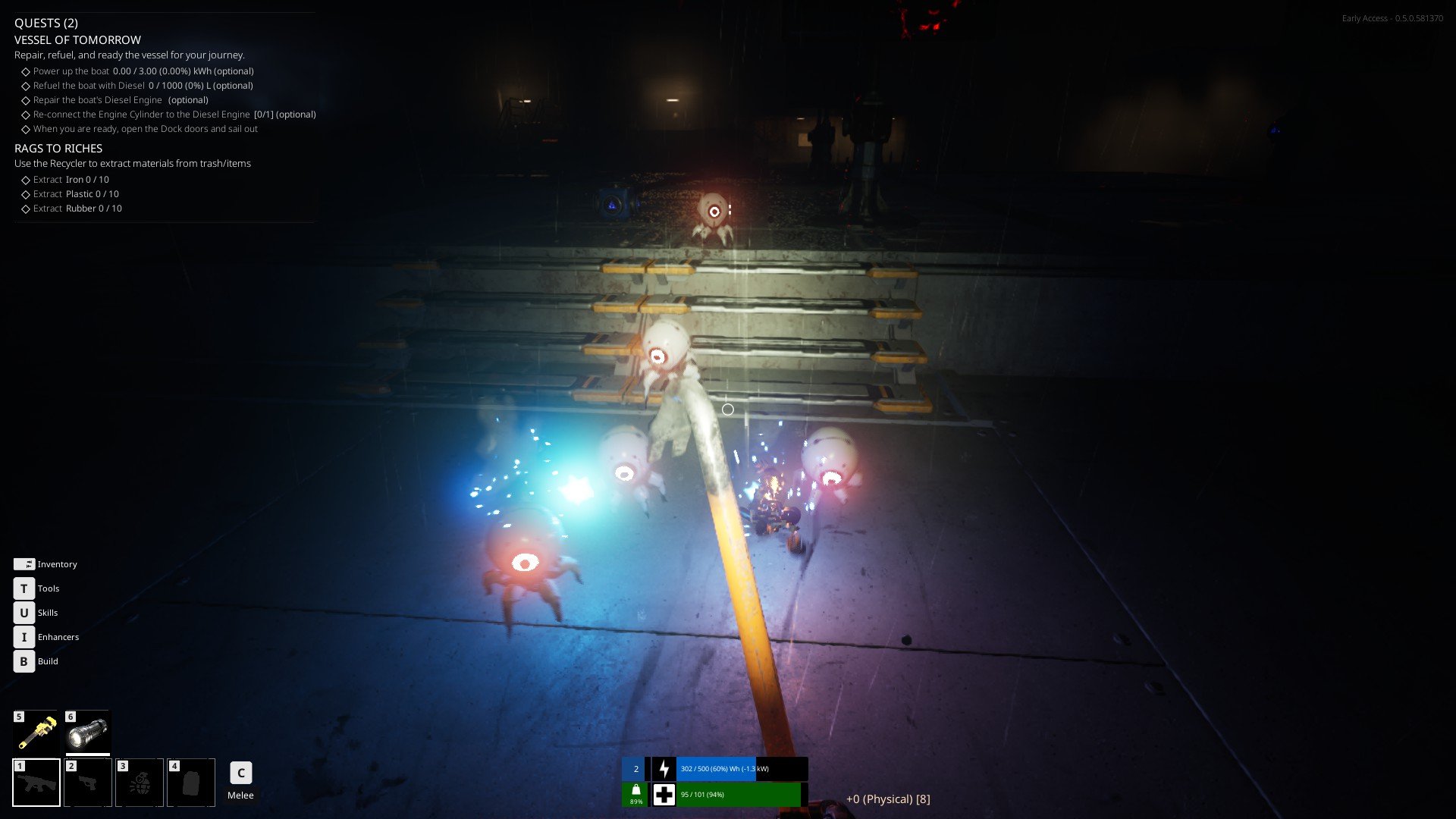Open the Rags to Riches quest
This screenshot has width=1456, height=819.
click(58, 149)
